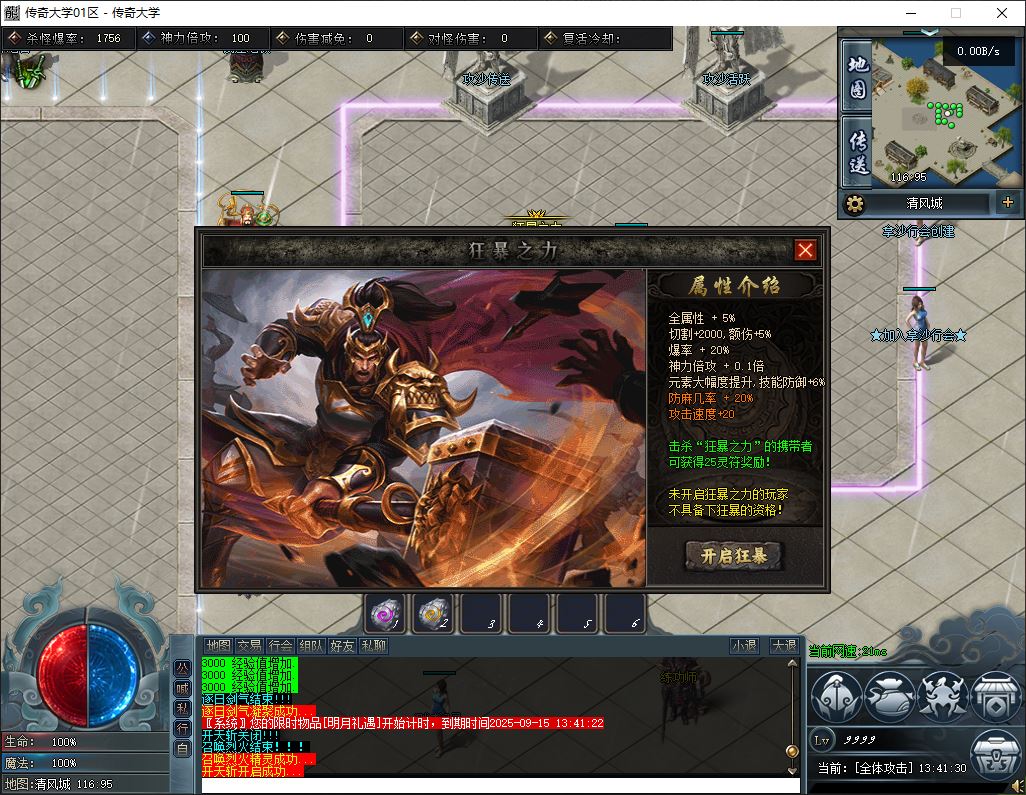Open the 好友 chat tab
This screenshot has height=795, width=1026.
pos(343,646)
